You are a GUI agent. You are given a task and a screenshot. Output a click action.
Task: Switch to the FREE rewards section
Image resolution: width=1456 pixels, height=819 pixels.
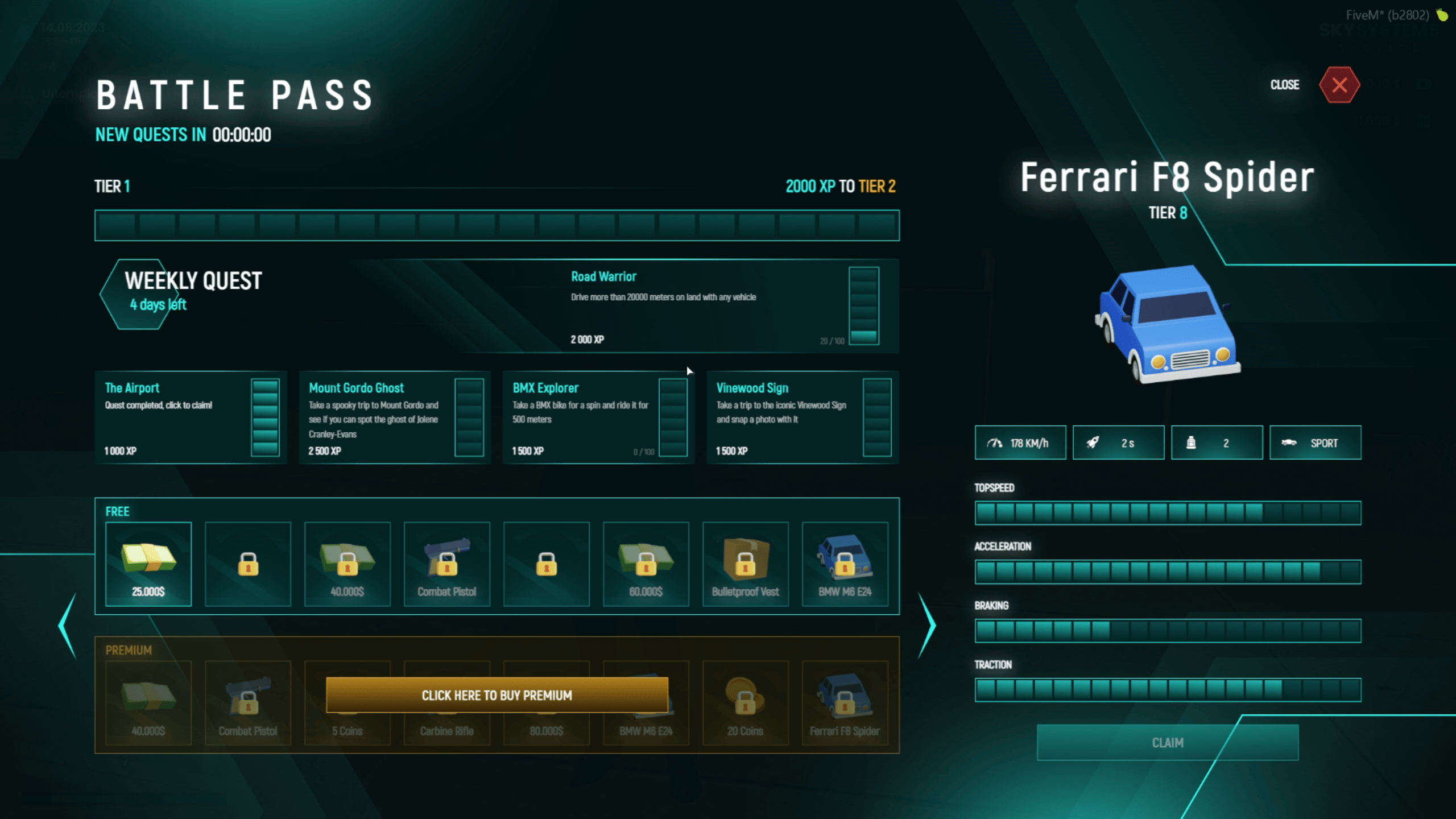pyautogui.click(x=118, y=511)
